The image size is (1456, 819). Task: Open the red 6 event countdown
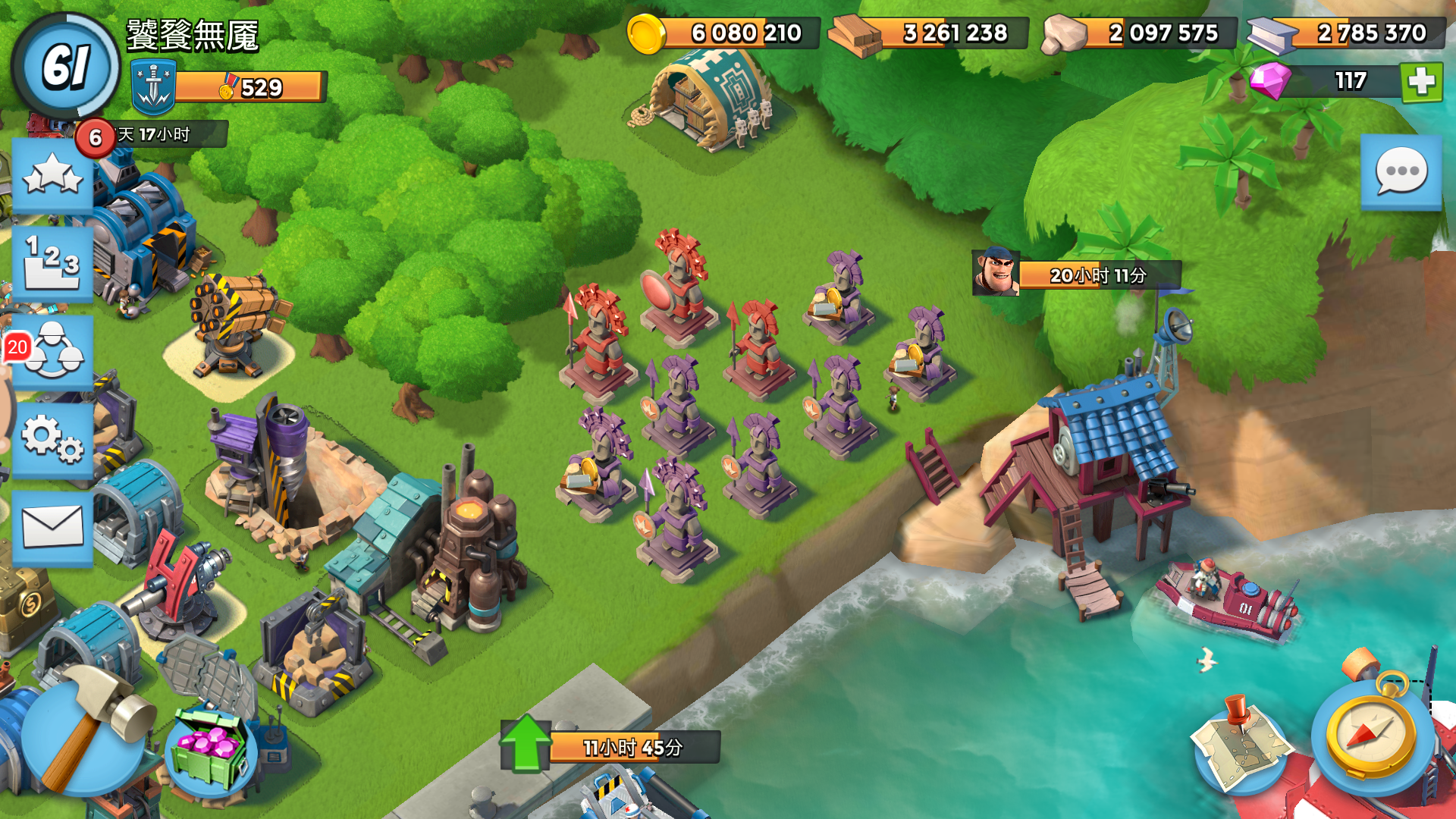pos(96,137)
